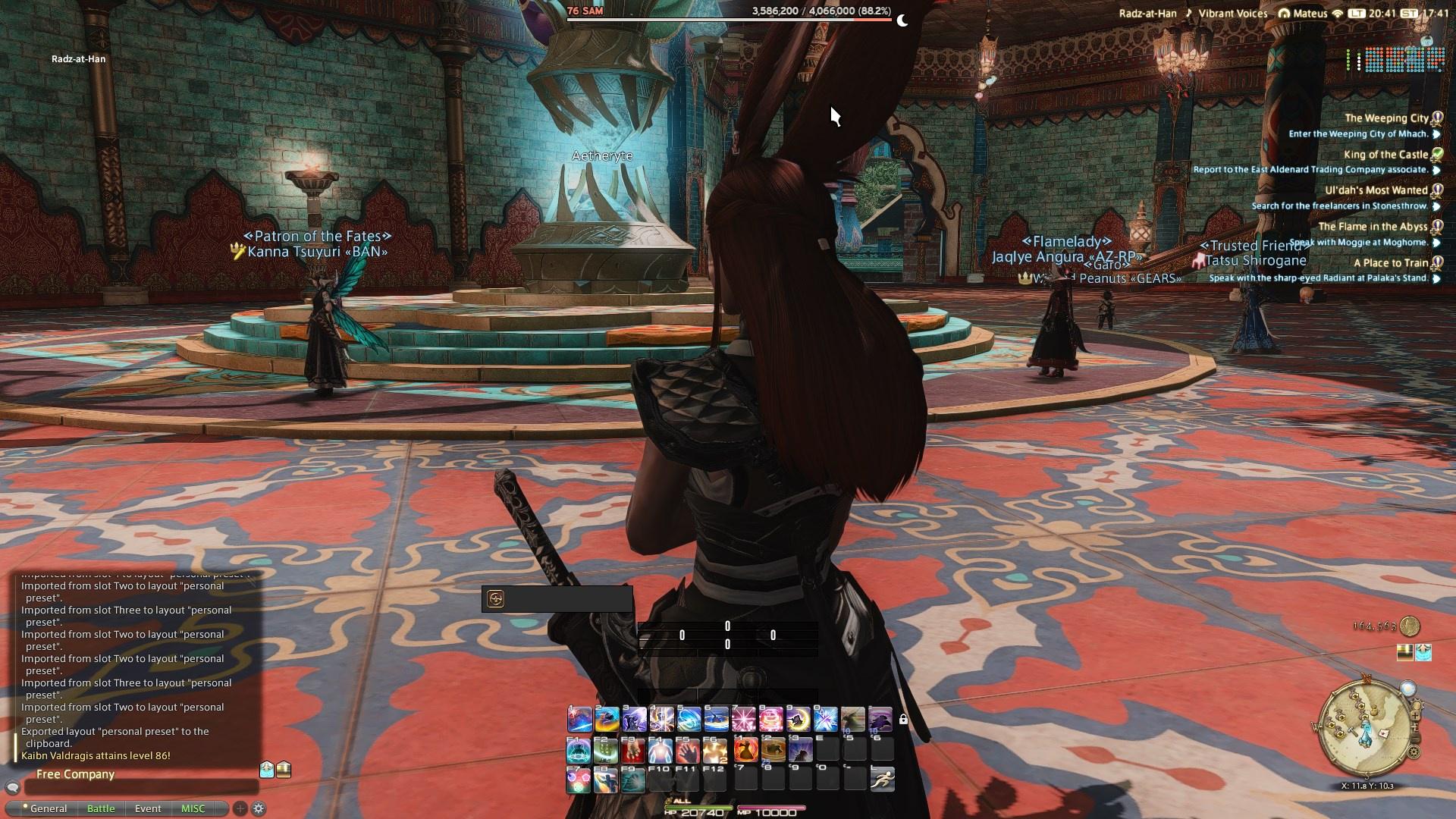Switch to the MISC chat tab
Viewport: 1456px width, 819px height.
[193, 808]
